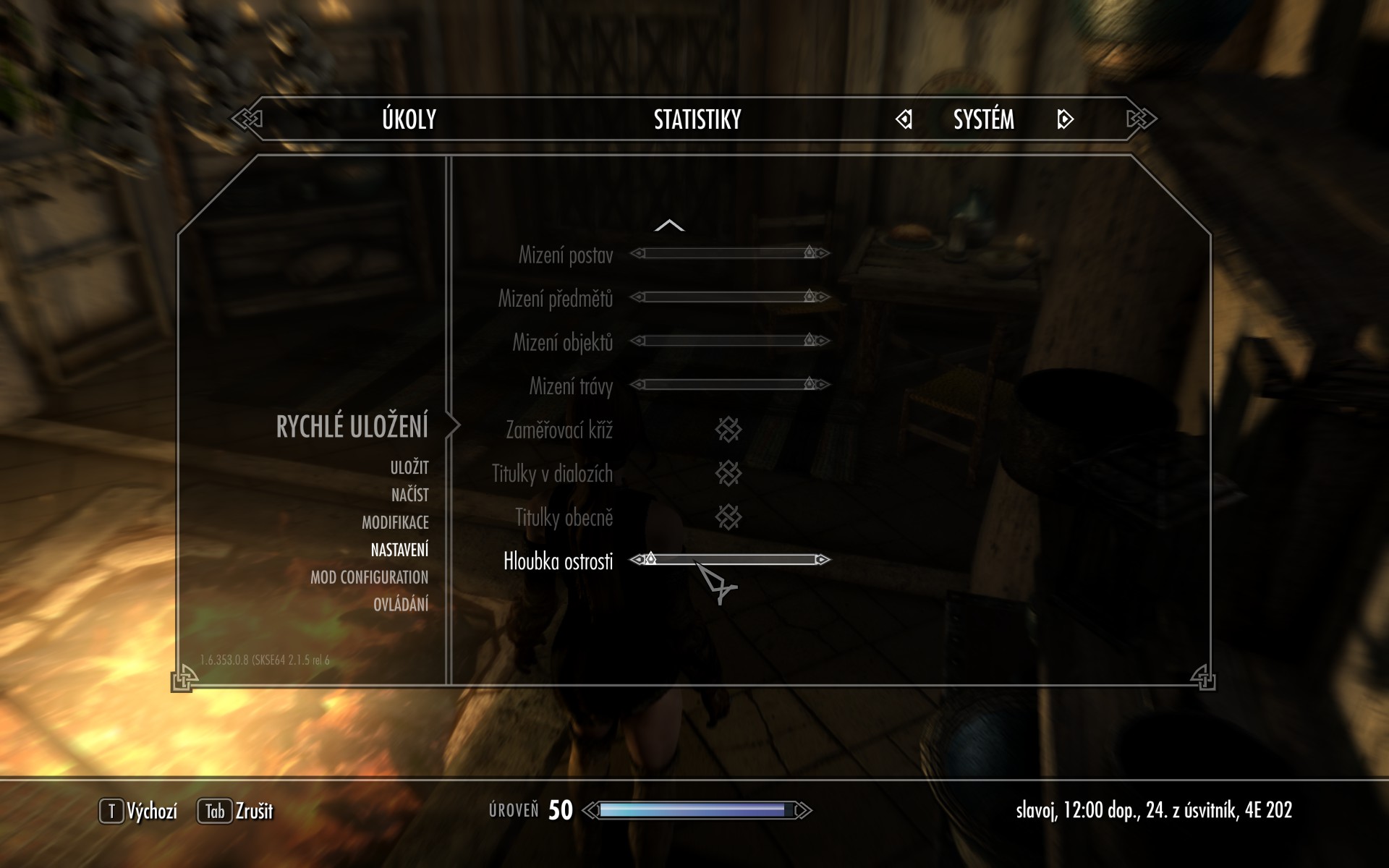1389x868 pixels.
Task: Click the left arrow beside SYSTÉM
Action: click(904, 119)
